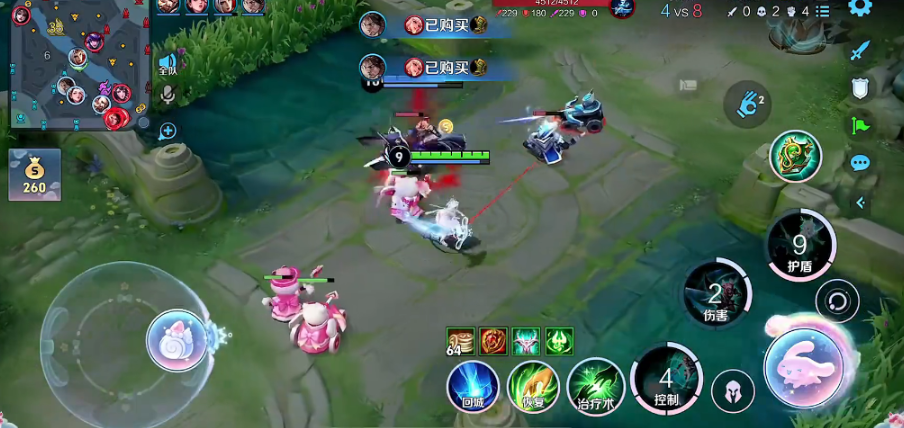Tap the hand gesture signal button
The width and height of the screenshot is (904, 428).
(x=748, y=104)
